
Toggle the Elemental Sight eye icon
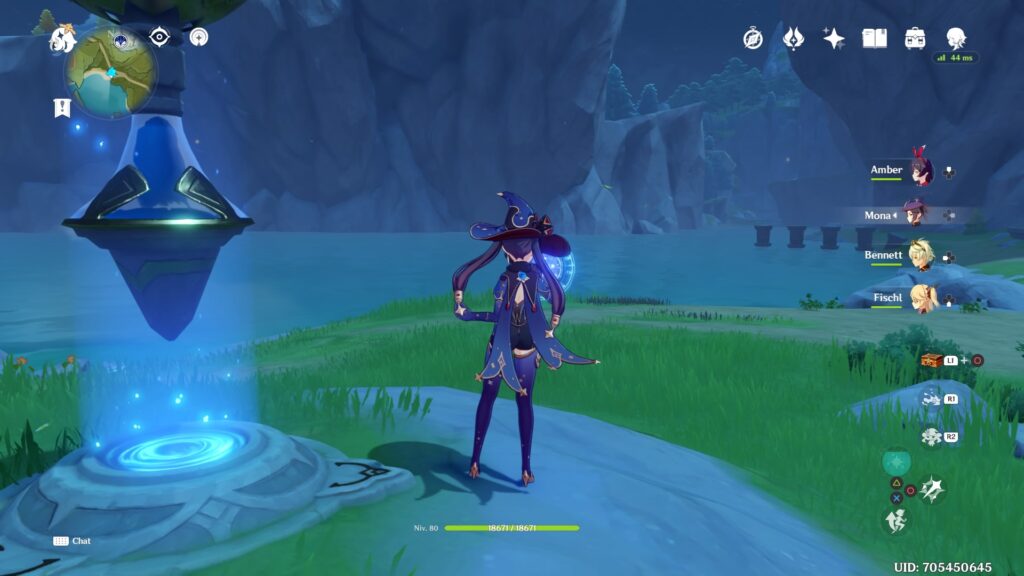coord(159,37)
